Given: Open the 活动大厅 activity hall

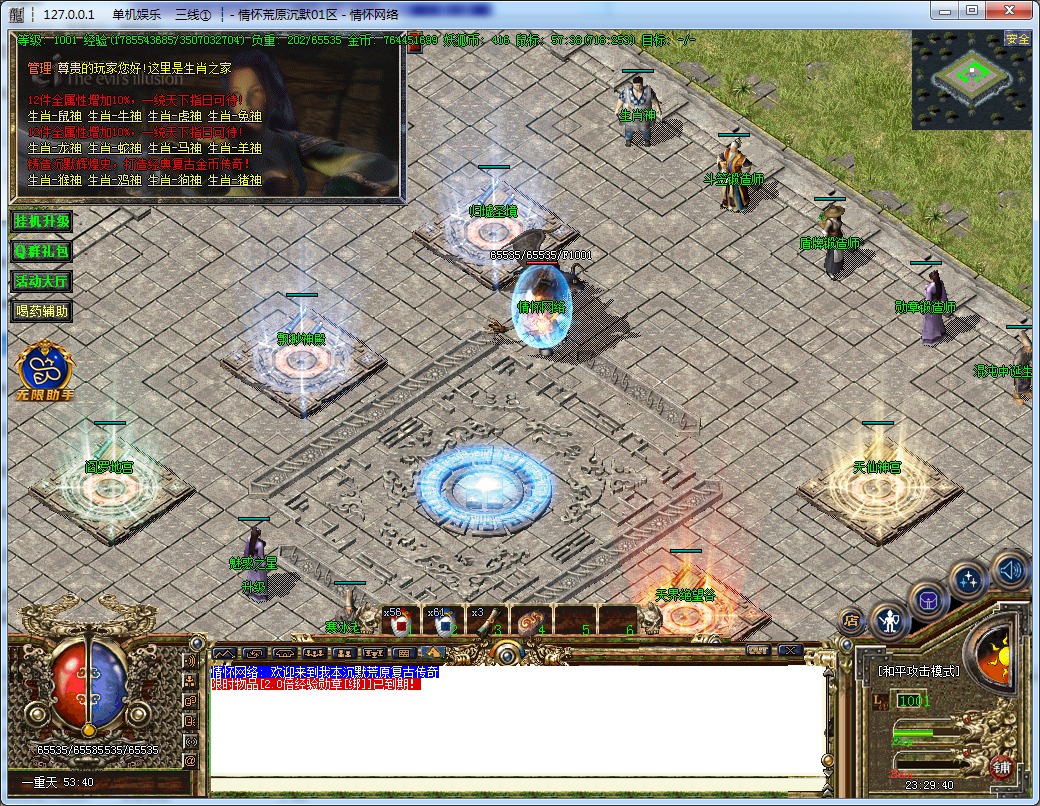Looking at the screenshot, I should (x=42, y=281).
